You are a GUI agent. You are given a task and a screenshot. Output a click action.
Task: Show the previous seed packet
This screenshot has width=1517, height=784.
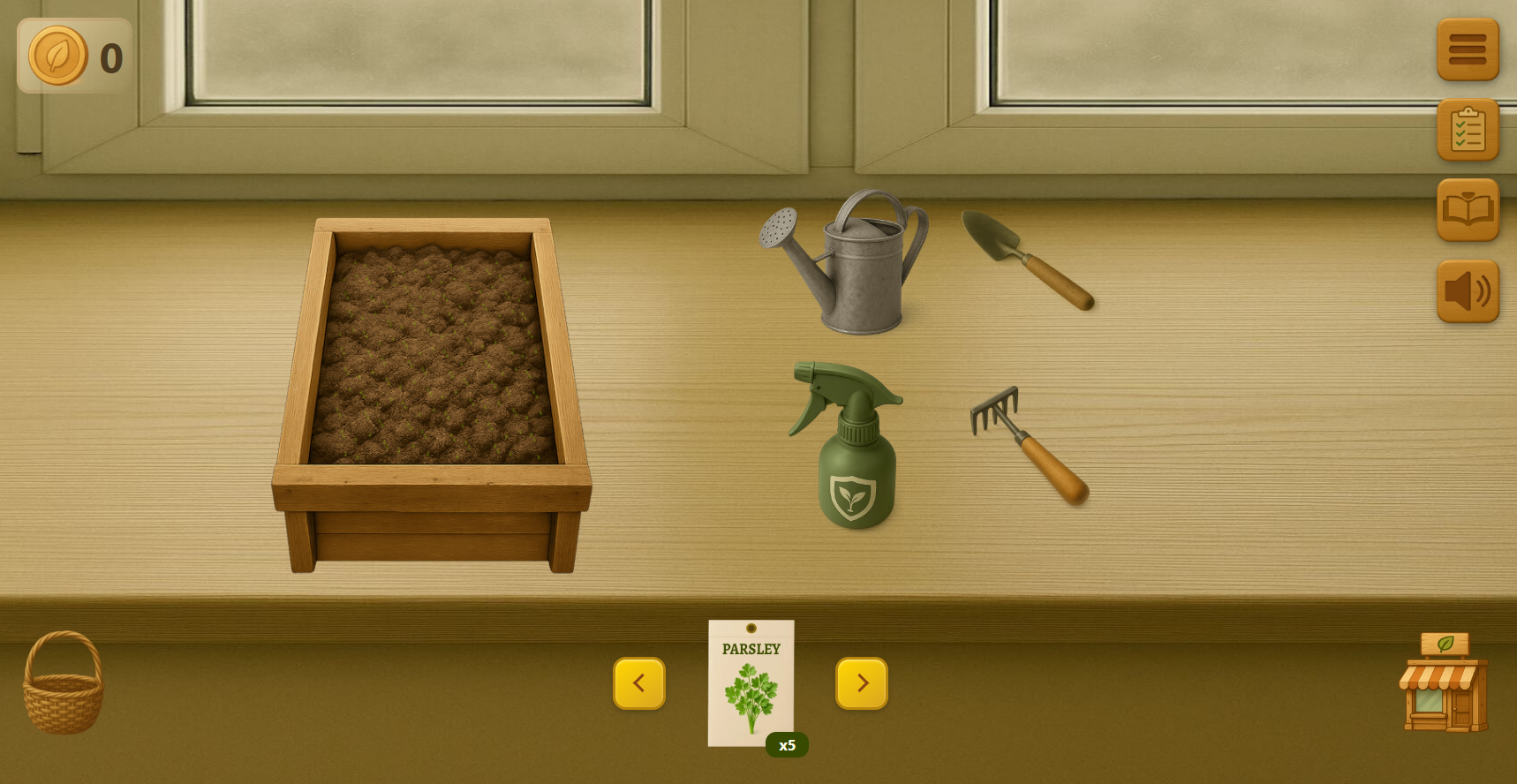tap(639, 683)
